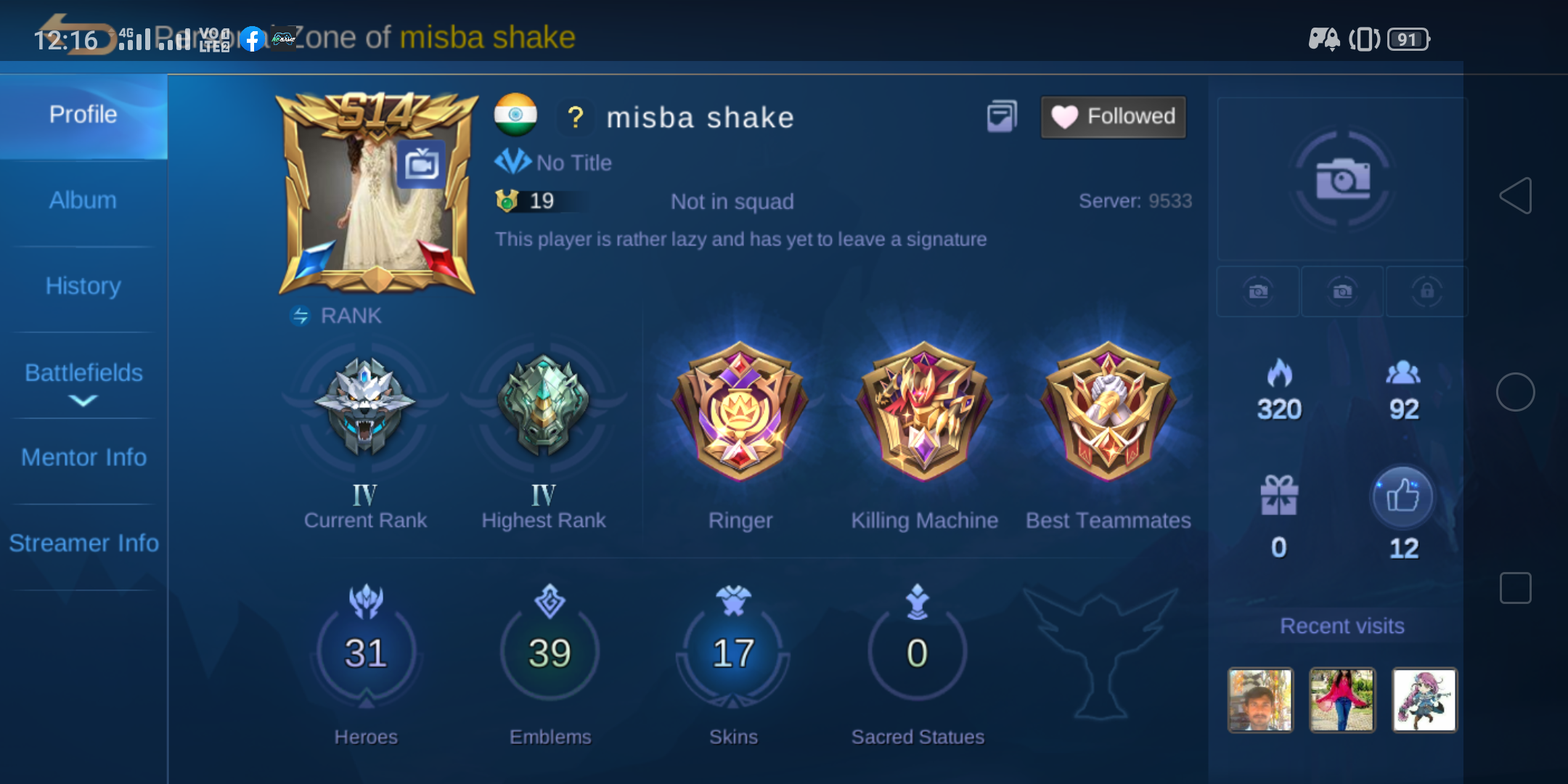
Task: Click the lock icon under the photo wall
Action: click(x=1426, y=291)
